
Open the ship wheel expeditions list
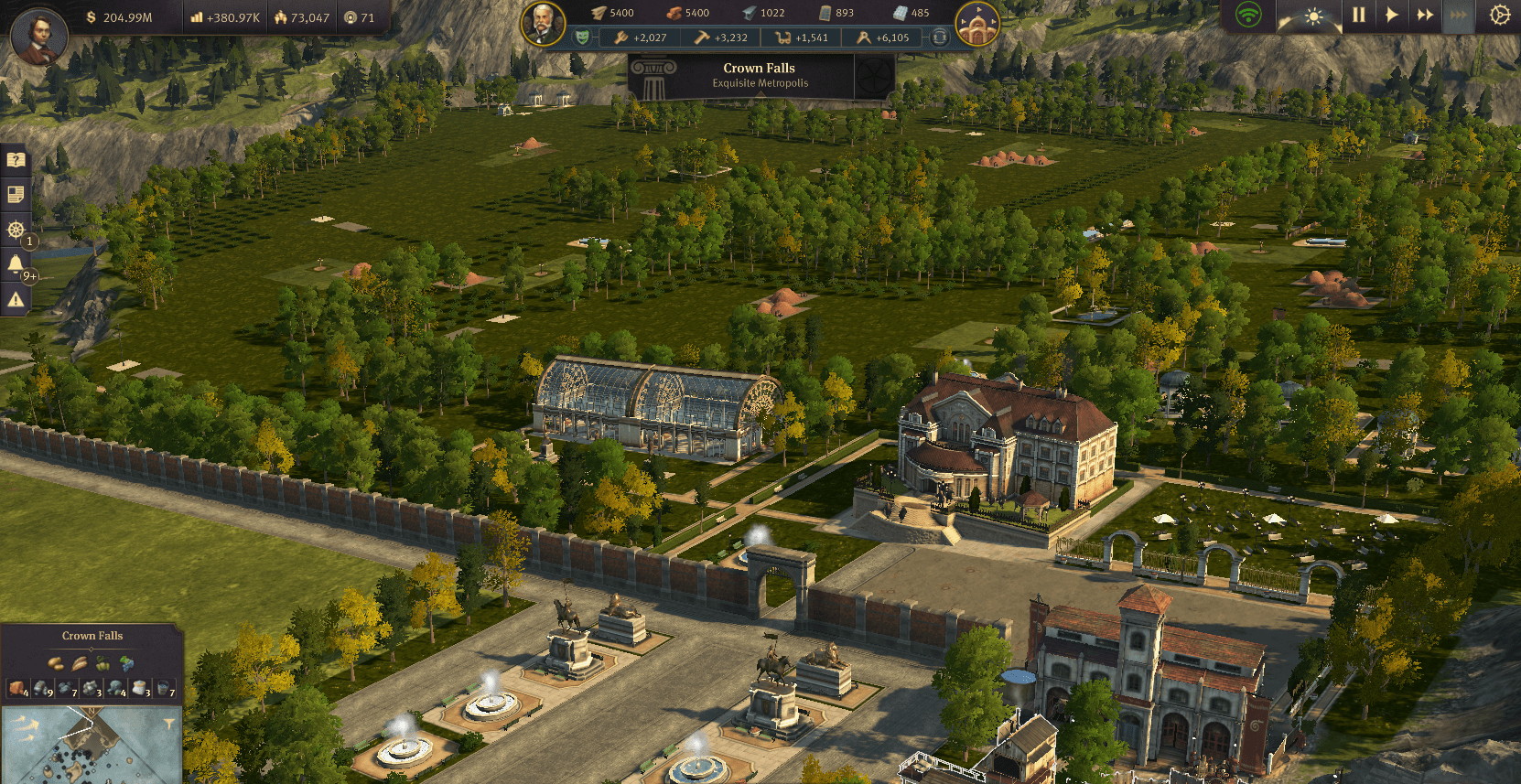click(16, 229)
